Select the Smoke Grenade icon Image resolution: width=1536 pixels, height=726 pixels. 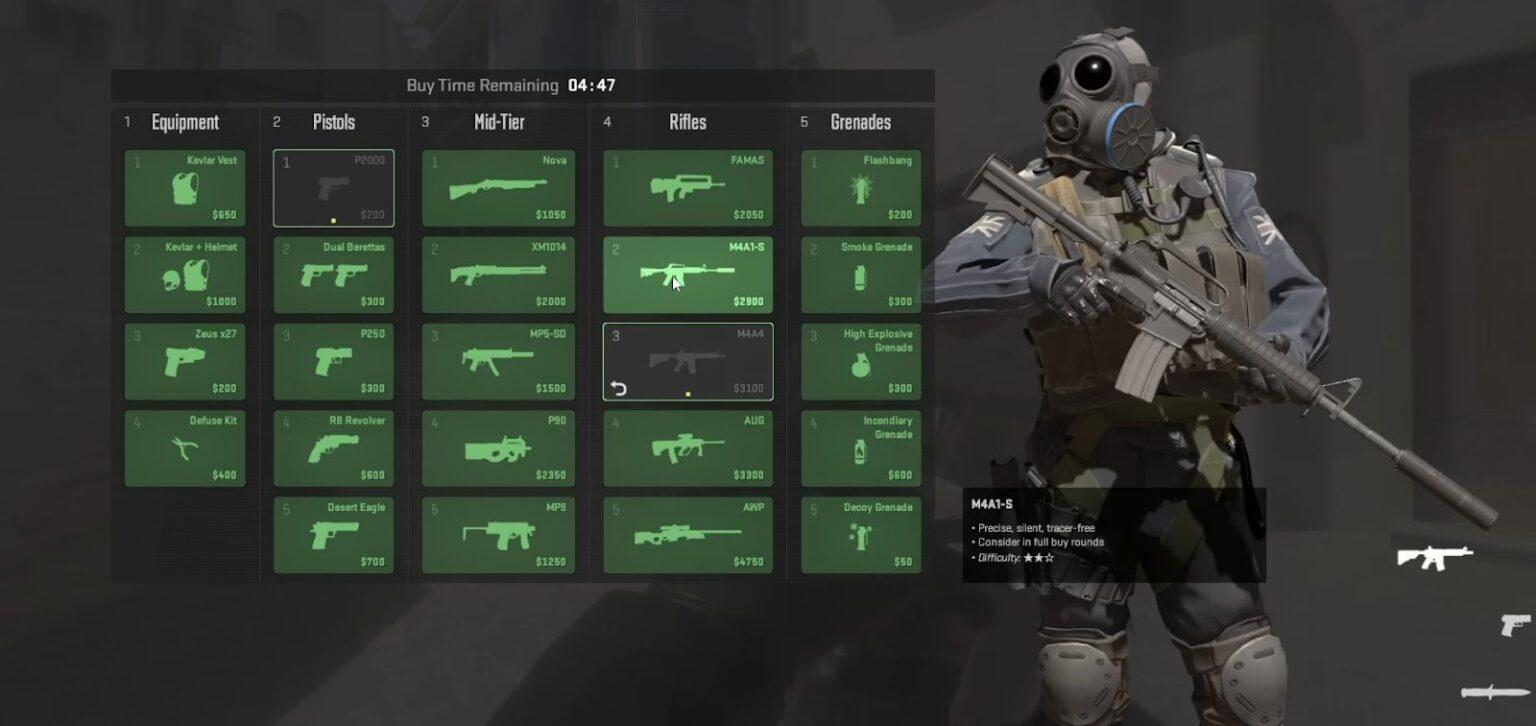click(861, 274)
